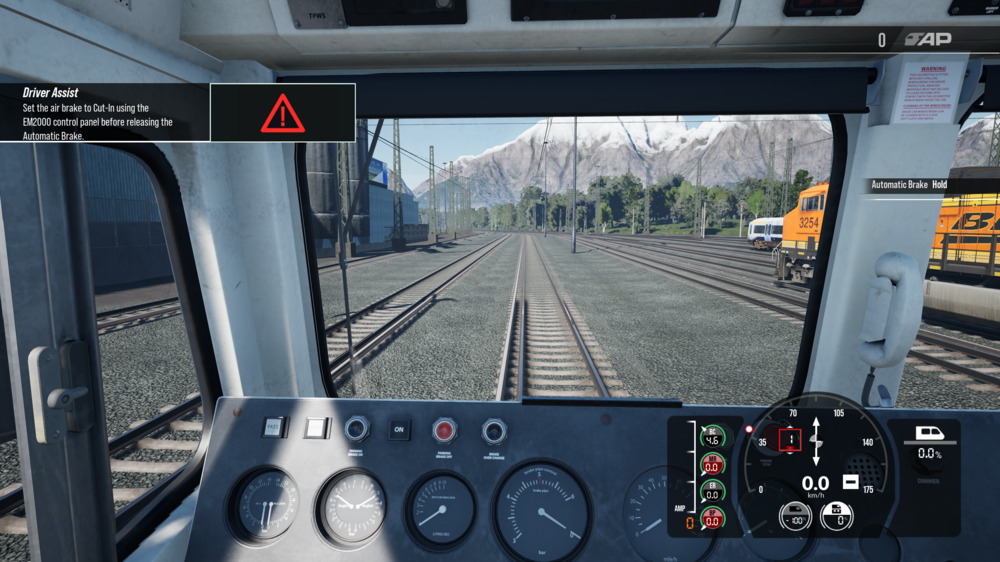Push the PASS button on the dashboard

pos(274,428)
